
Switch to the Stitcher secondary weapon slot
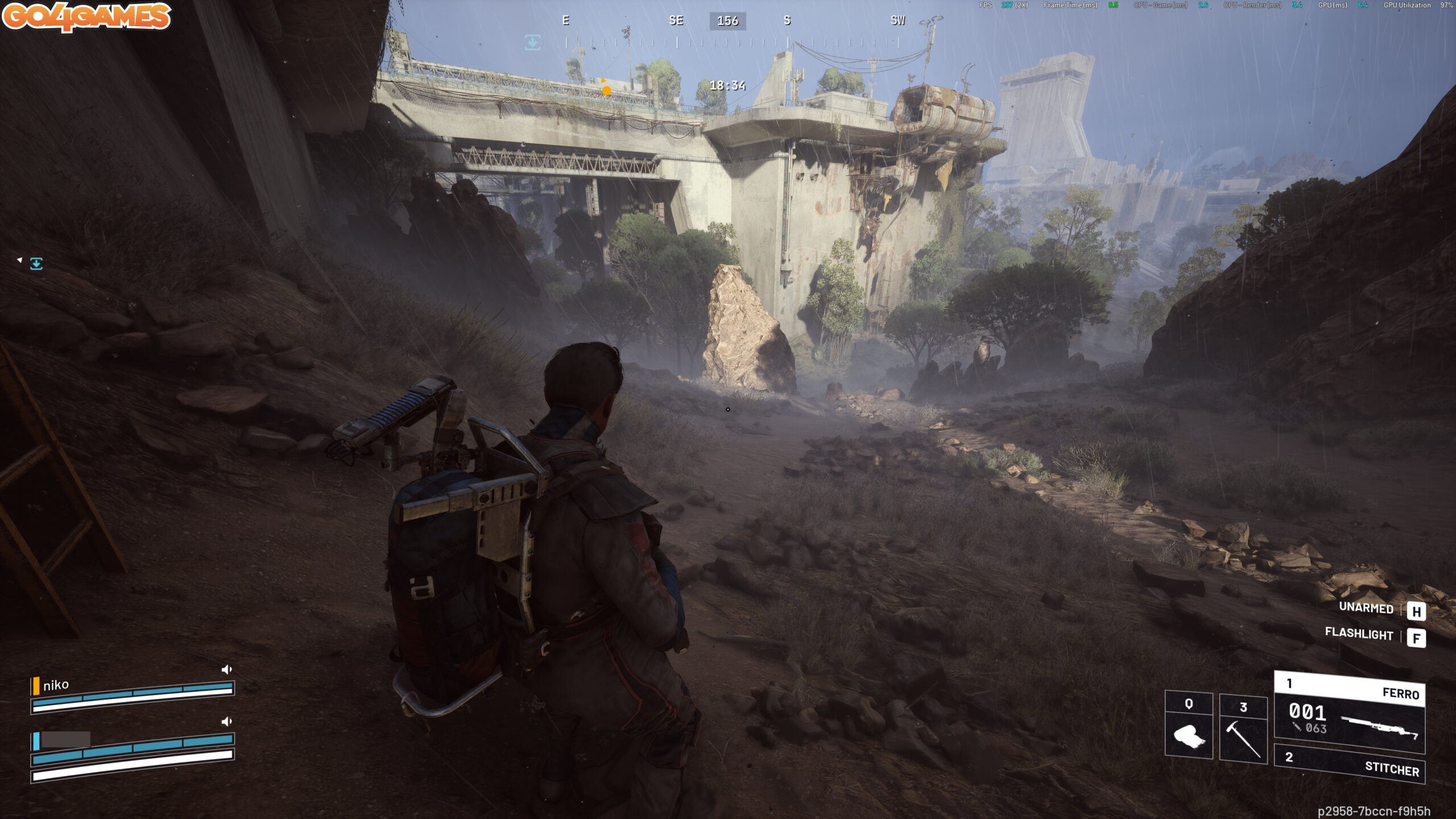(1349, 764)
